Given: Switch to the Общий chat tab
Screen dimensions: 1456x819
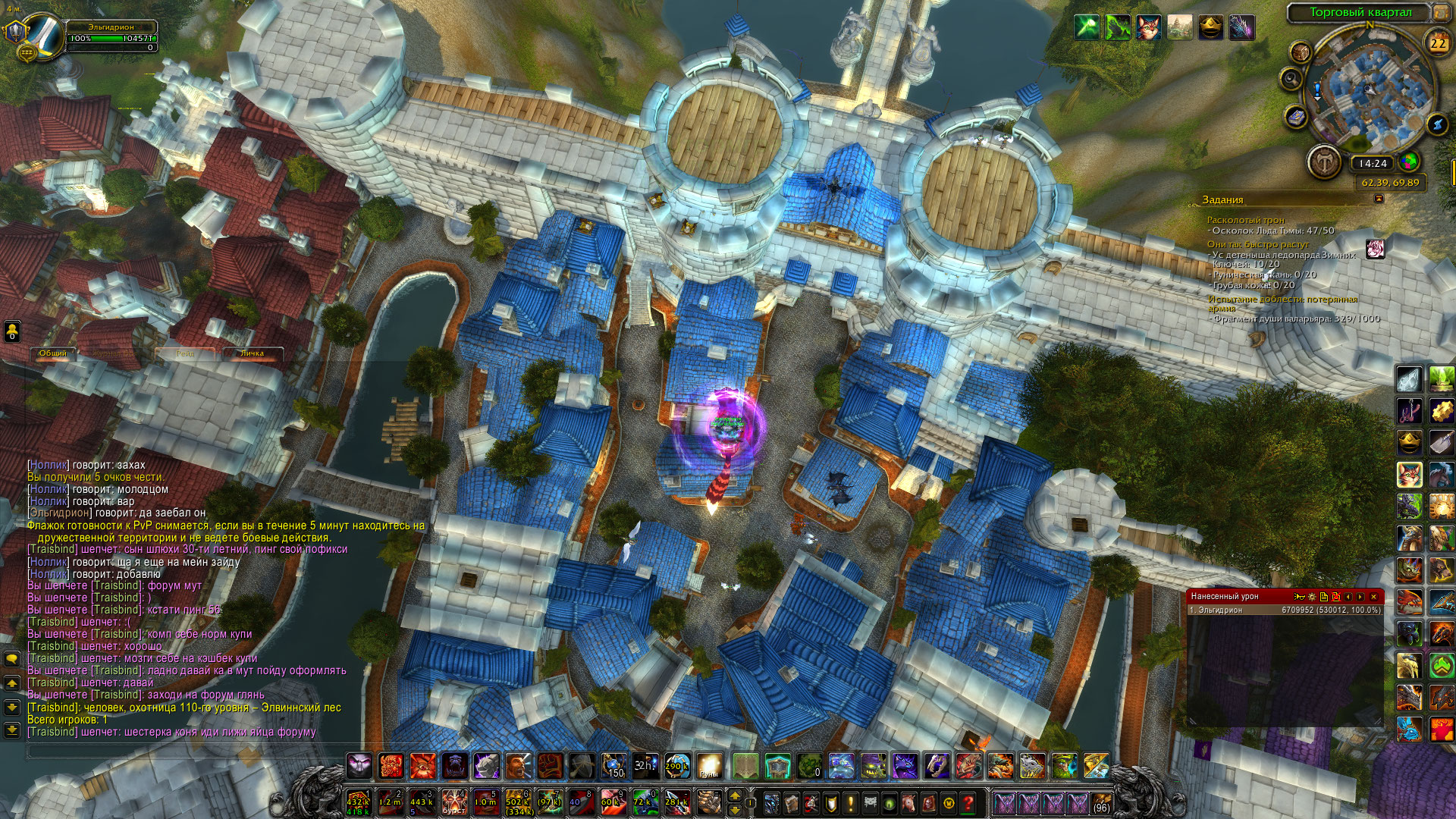Looking at the screenshot, I should [53, 353].
